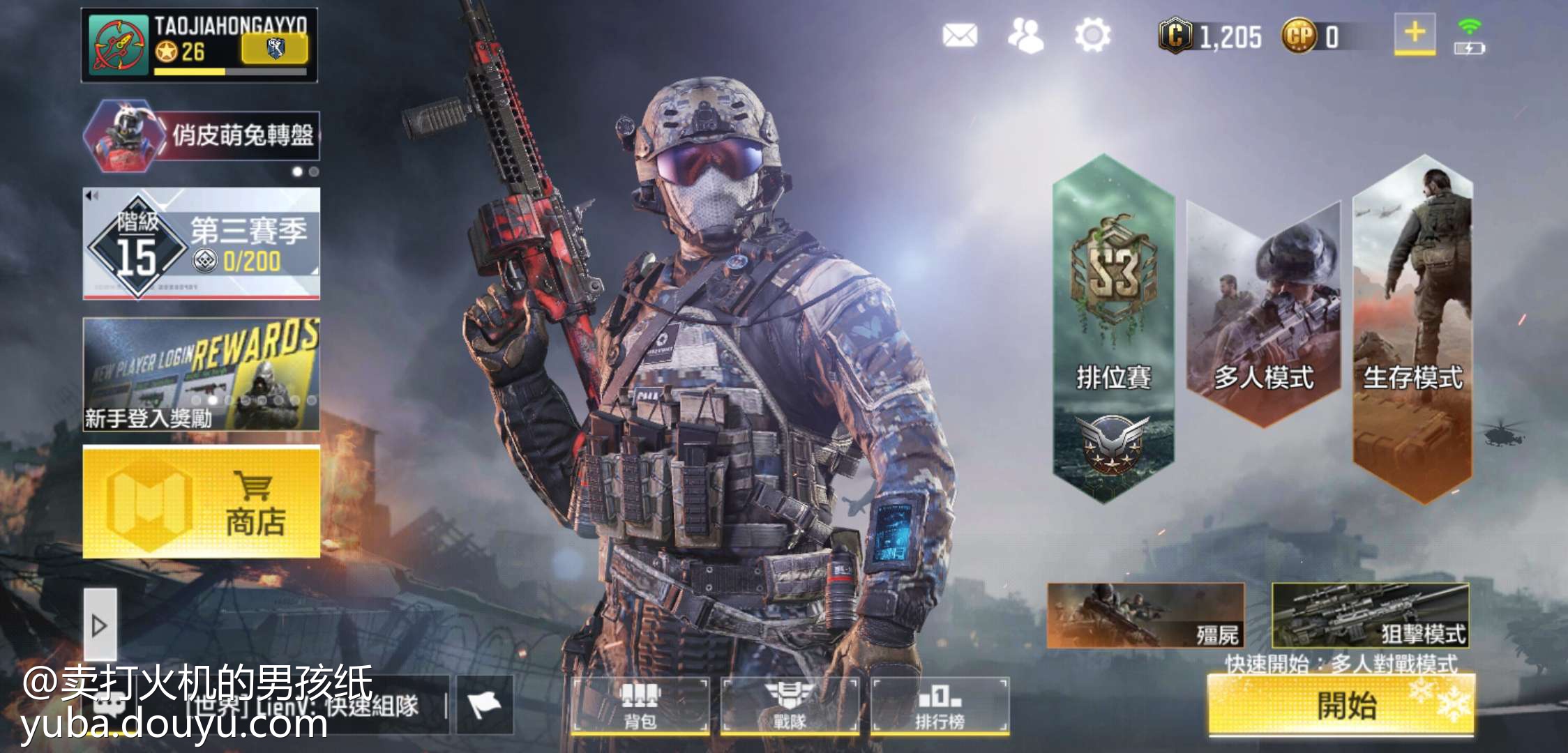
Task: Open the mail envelope icon
Action: (x=960, y=35)
